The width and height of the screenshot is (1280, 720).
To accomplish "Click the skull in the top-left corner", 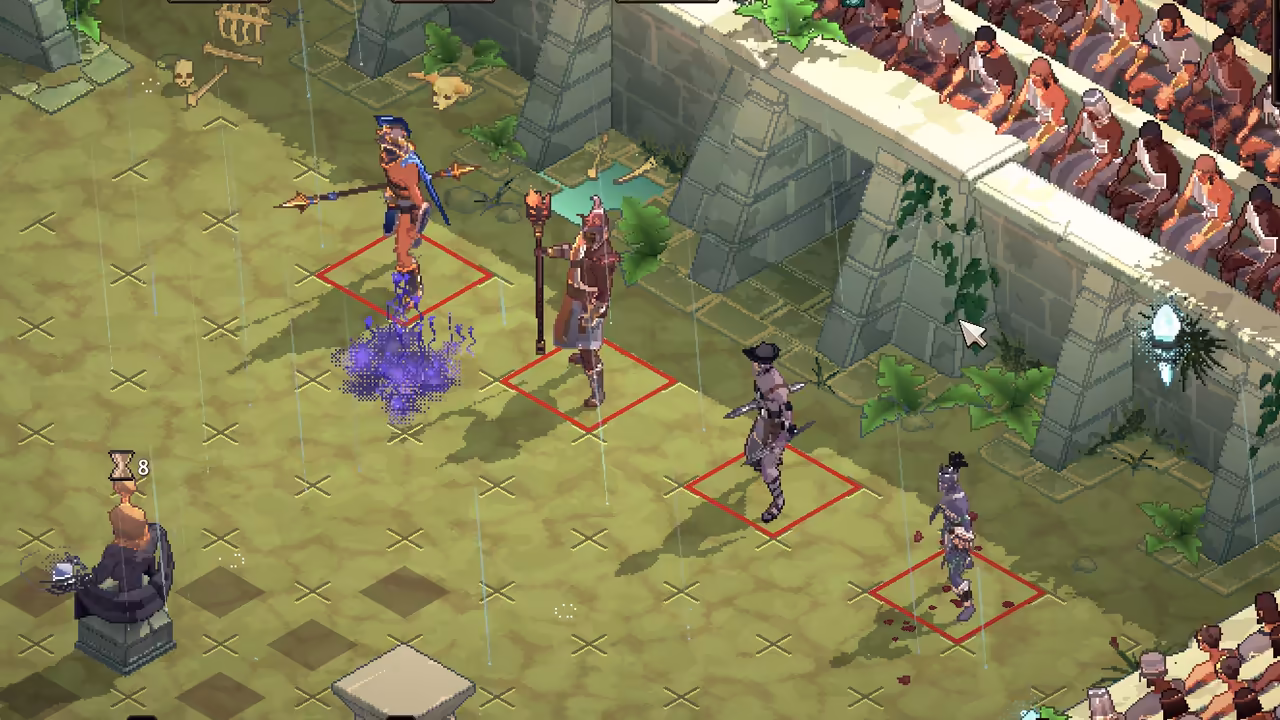I will pyautogui.click(x=183, y=72).
